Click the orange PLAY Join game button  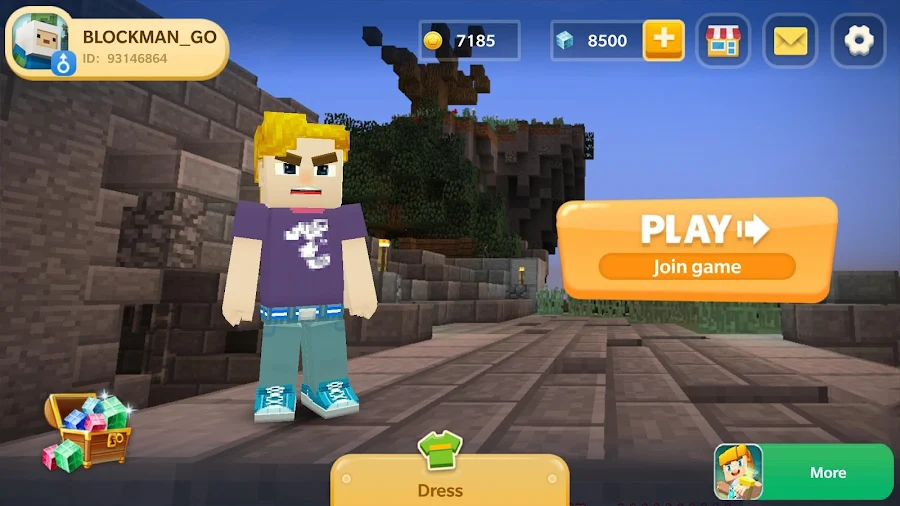click(x=697, y=246)
